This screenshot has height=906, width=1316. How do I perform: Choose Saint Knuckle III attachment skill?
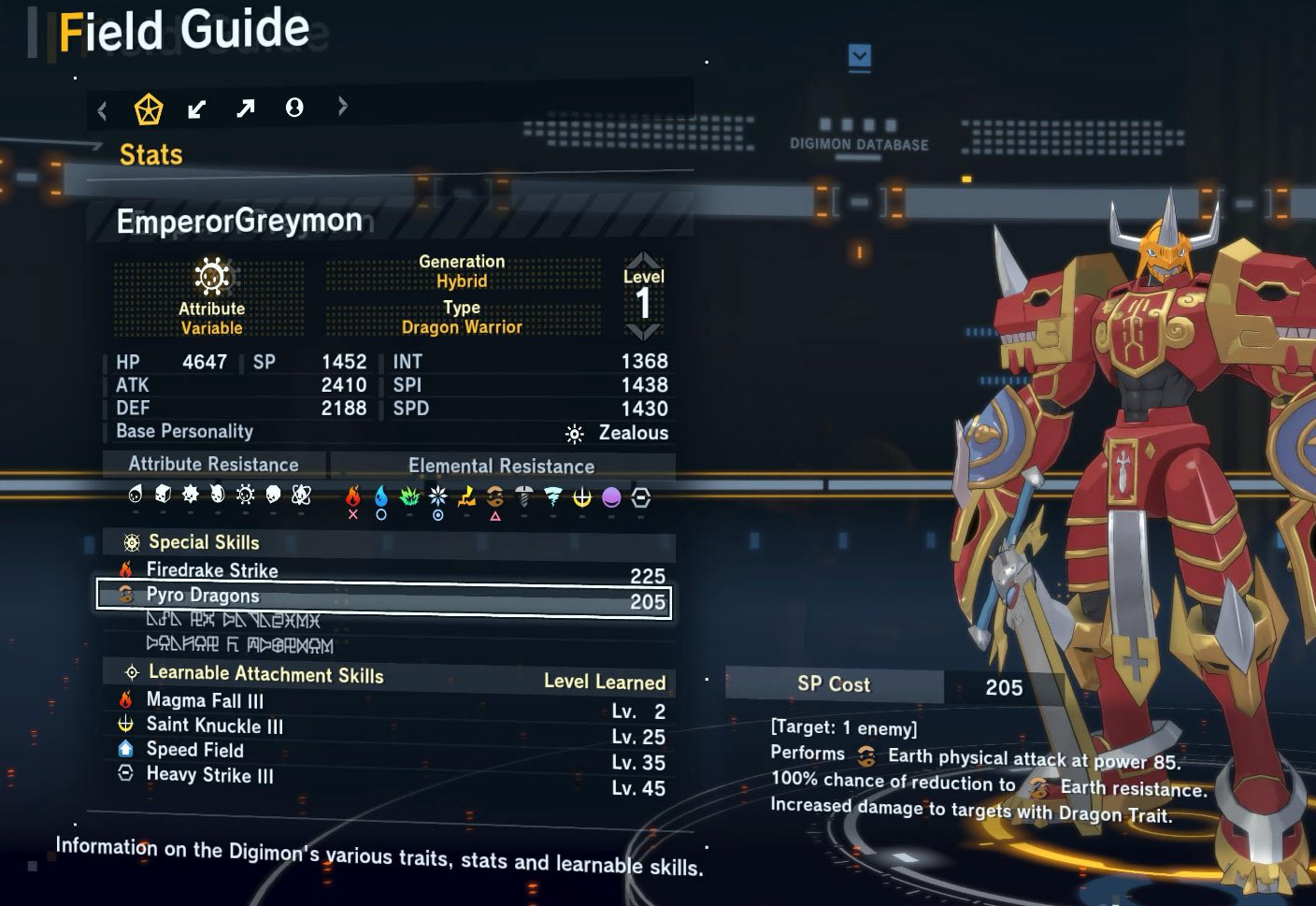pos(214,726)
